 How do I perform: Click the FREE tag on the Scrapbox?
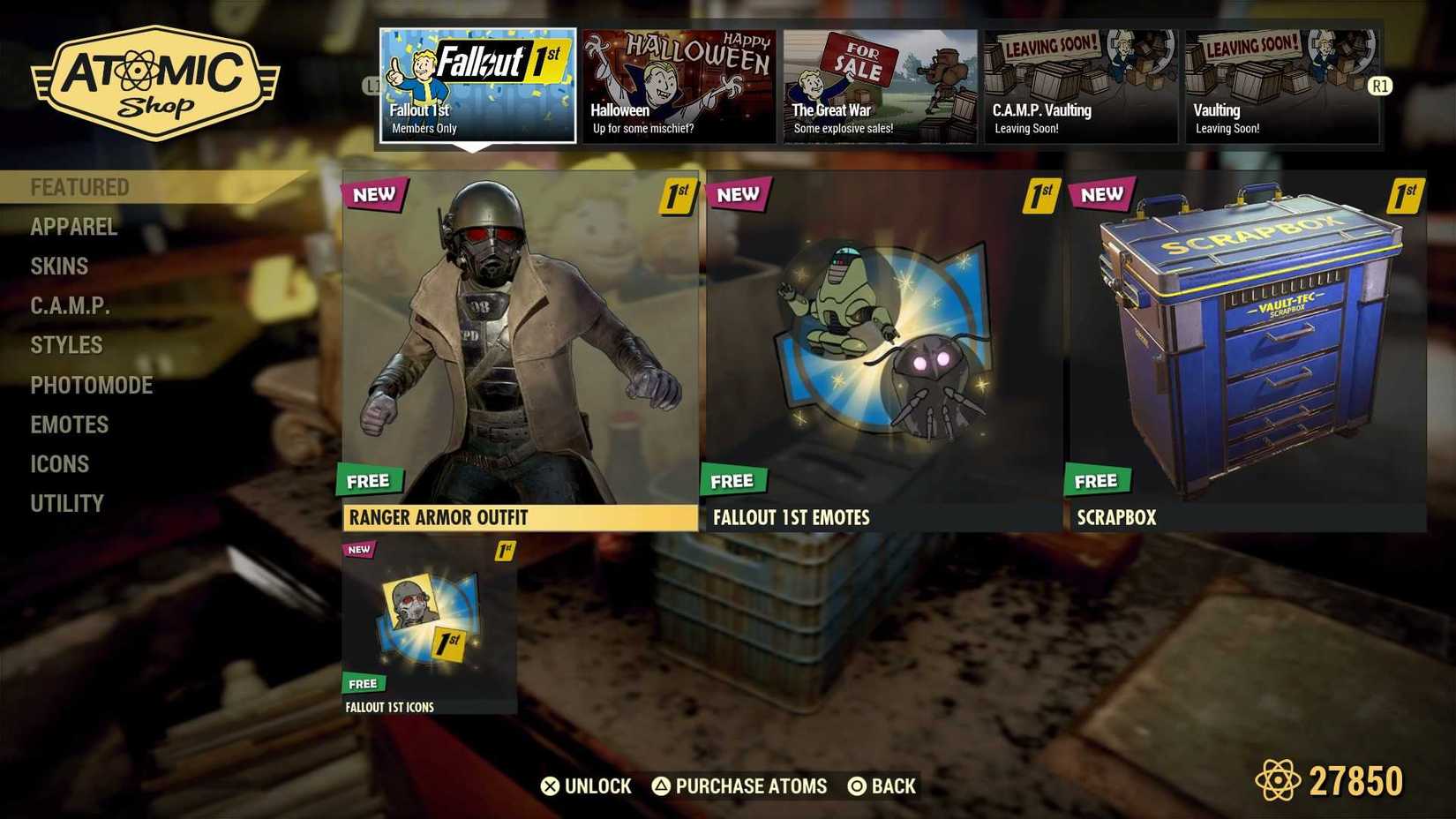point(1097,480)
